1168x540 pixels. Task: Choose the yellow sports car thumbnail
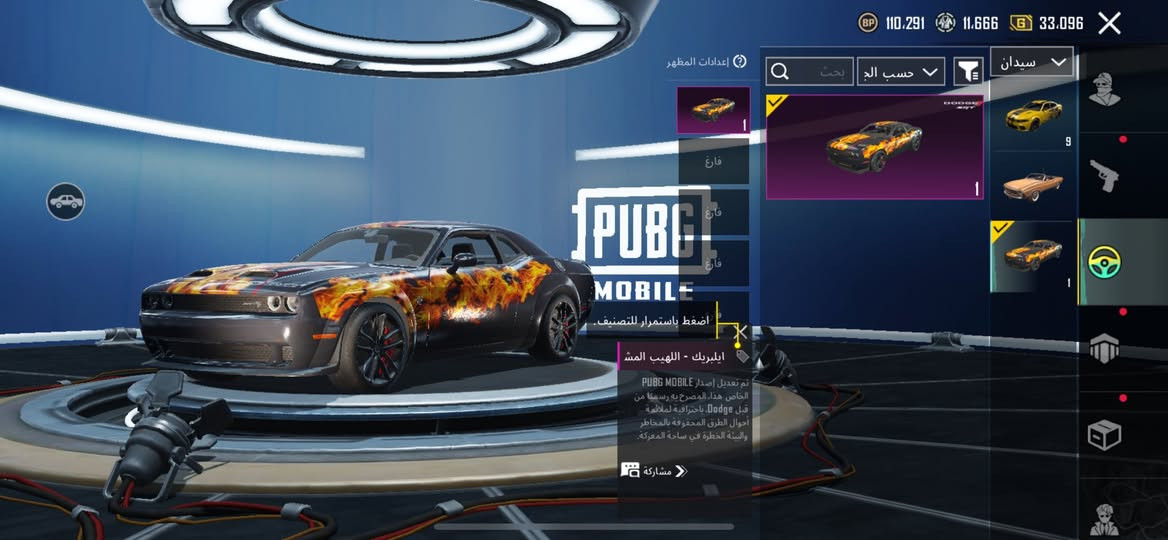point(1033,114)
